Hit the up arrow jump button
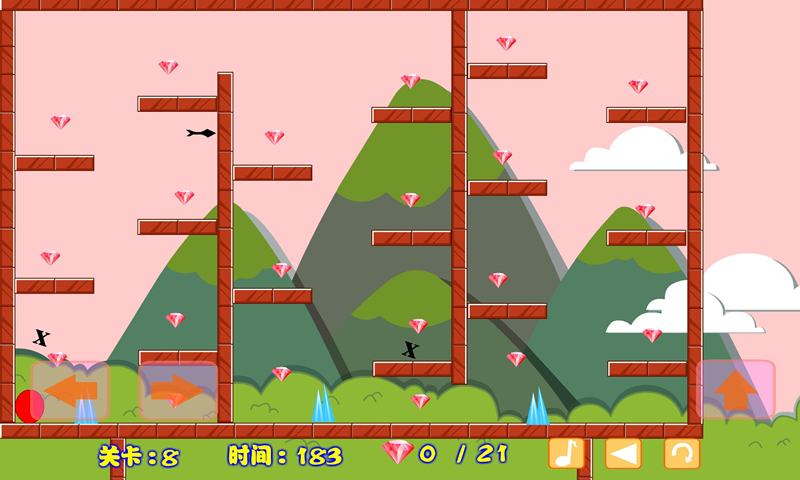Viewport: 800px width, 480px height. pyautogui.click(x=735, y=389)
